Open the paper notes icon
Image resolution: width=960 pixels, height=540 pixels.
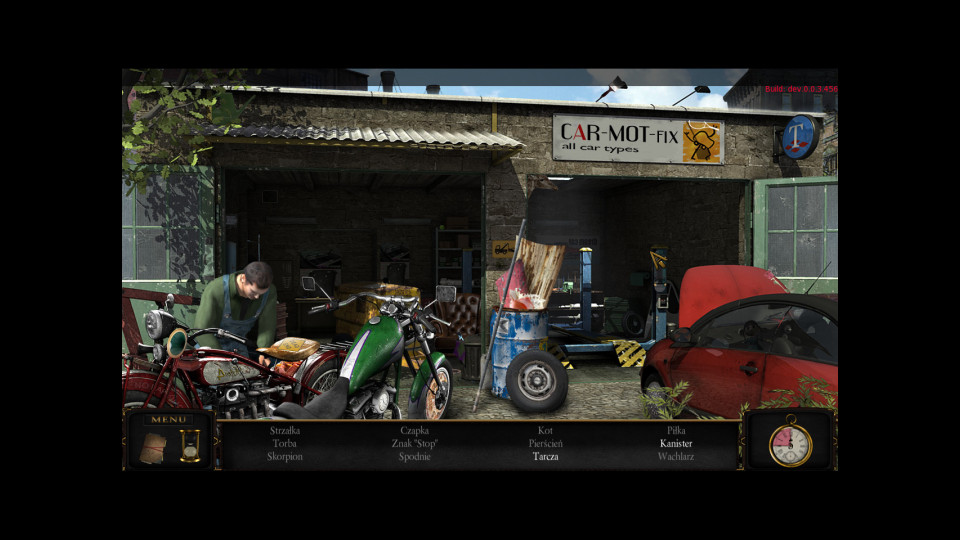(x=151, y=450)
